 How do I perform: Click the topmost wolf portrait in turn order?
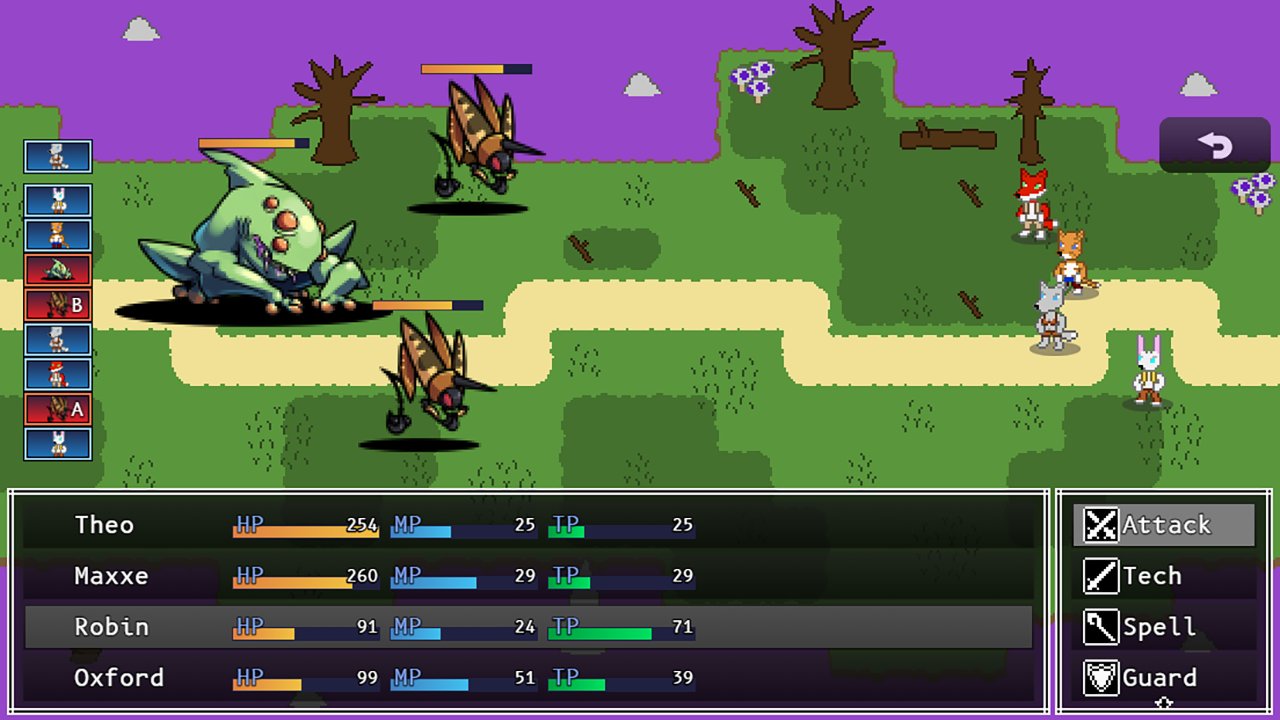click(57, 156)
